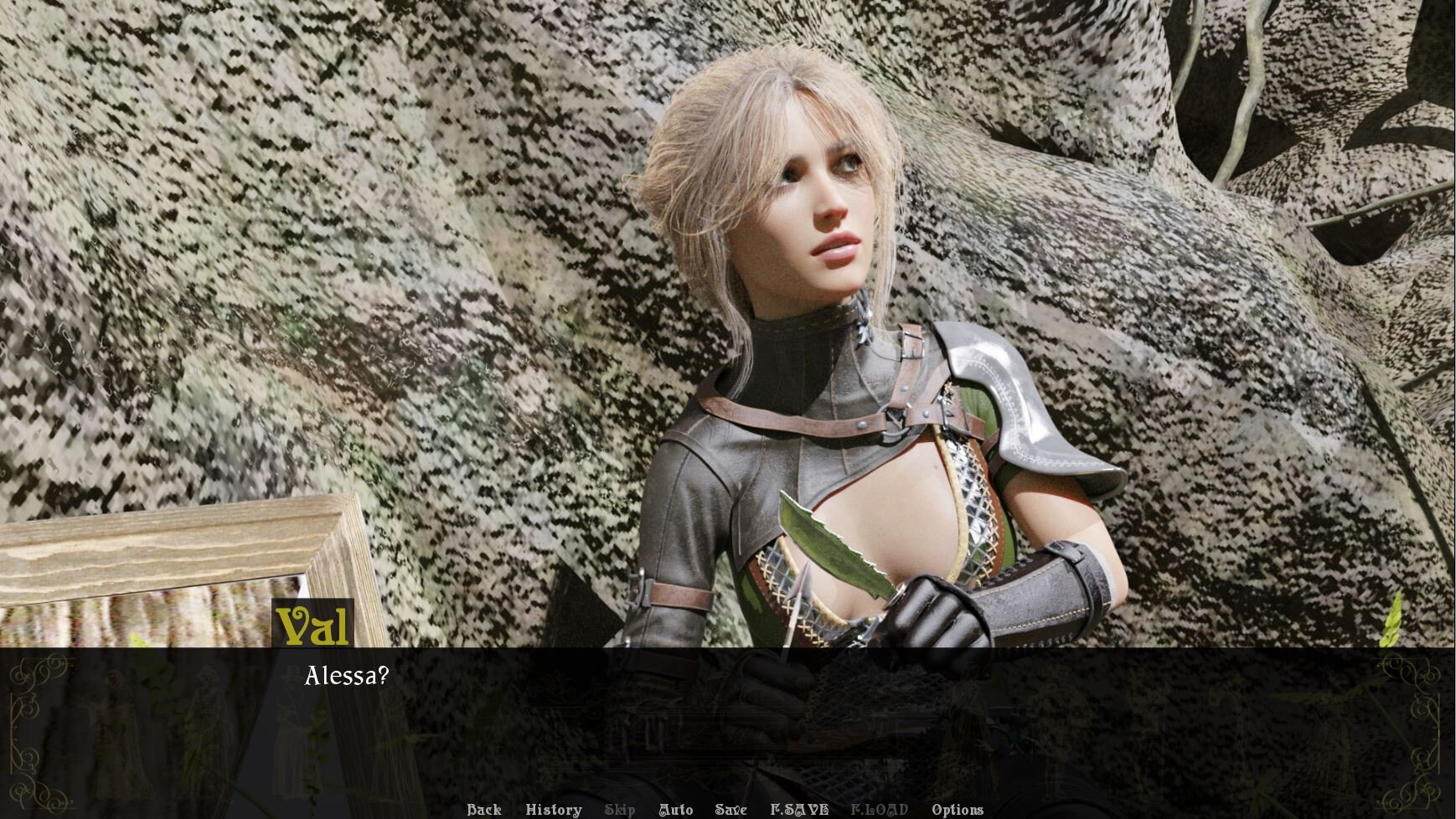
Task: Advance the dialogue by clicking the text box
Action: coord(727,720)
